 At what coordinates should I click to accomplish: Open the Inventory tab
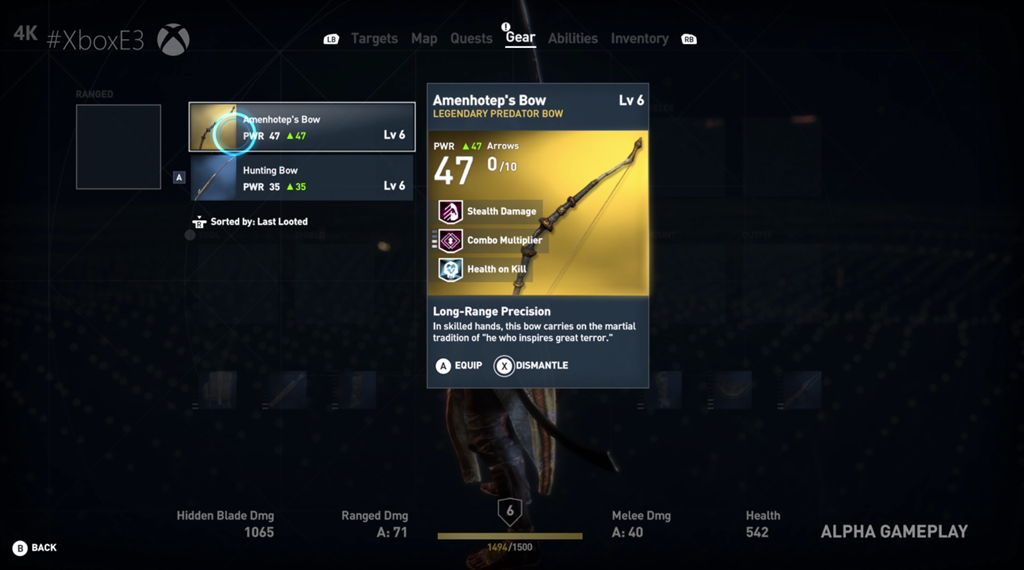click(x=639, y=39)
